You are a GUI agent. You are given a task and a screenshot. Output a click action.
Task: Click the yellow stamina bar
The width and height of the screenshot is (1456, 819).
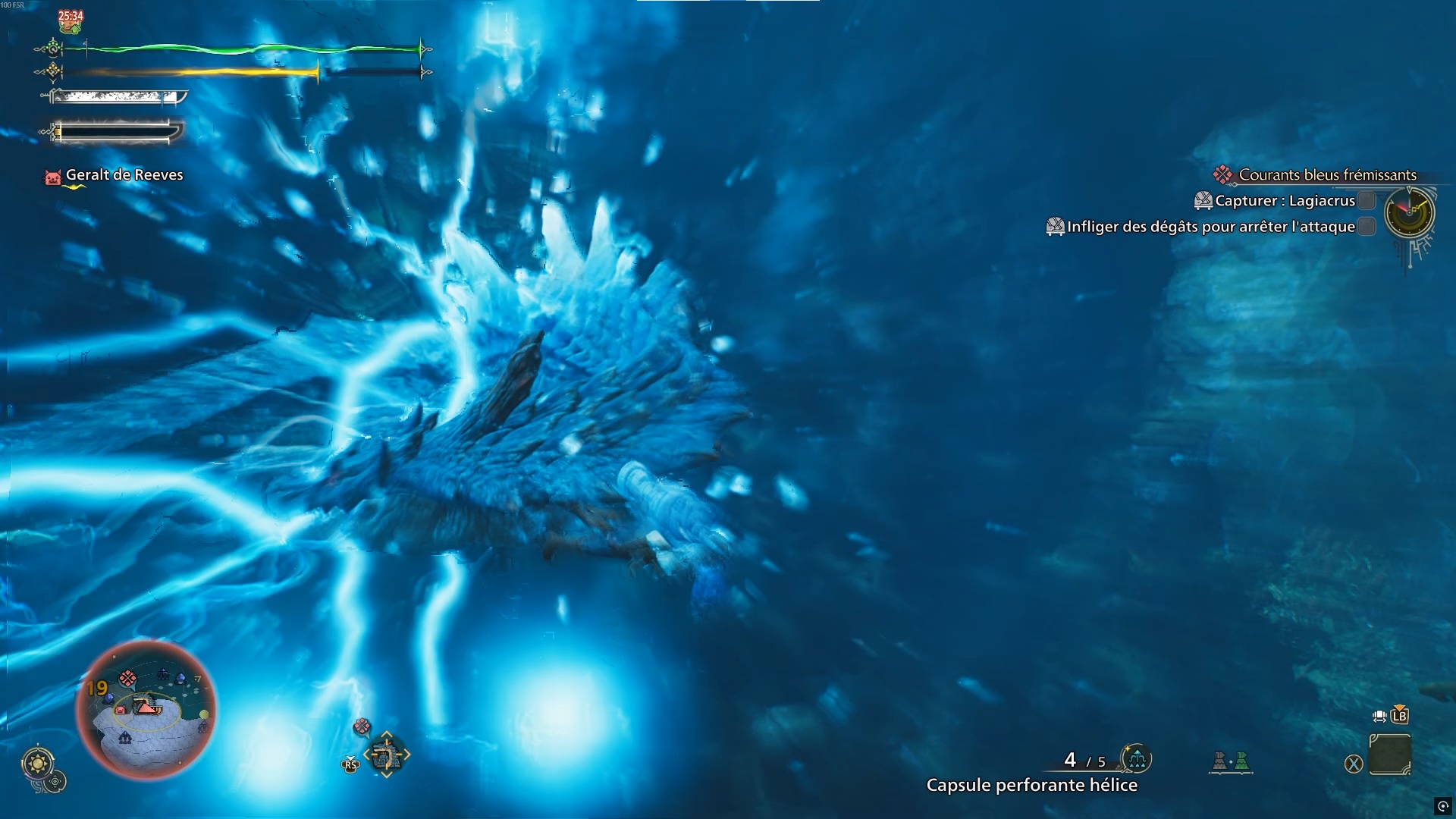click(190, 73)
